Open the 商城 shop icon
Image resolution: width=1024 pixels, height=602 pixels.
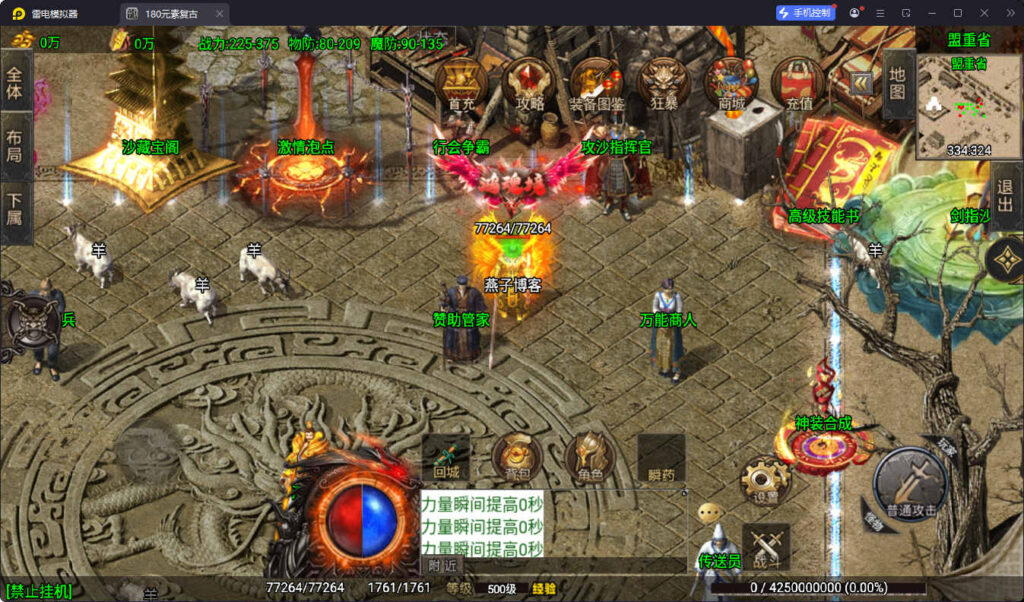[x=731, y=82]
